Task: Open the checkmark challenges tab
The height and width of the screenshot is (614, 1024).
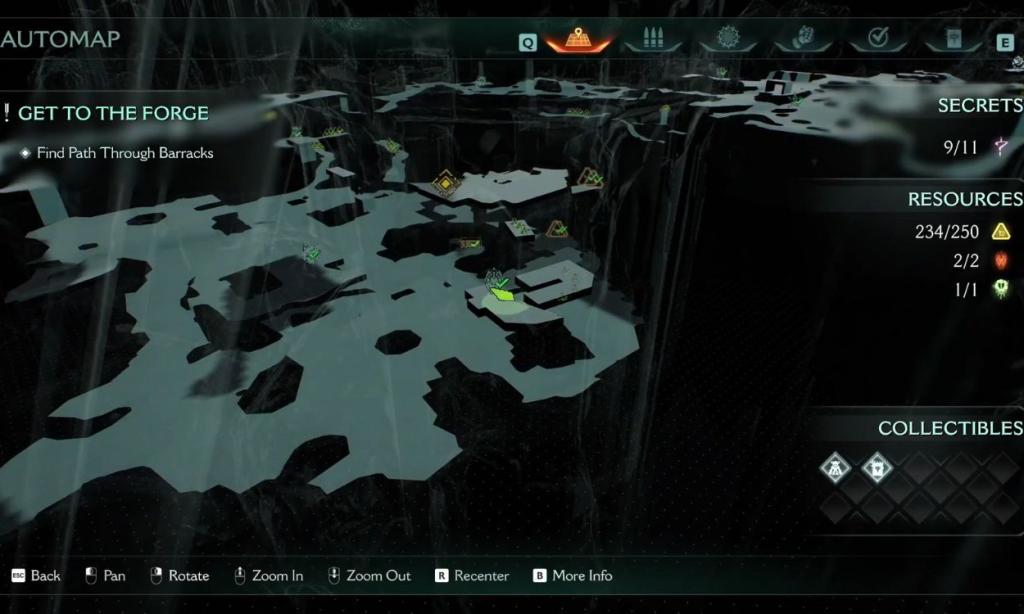Action: pos(877,40)
